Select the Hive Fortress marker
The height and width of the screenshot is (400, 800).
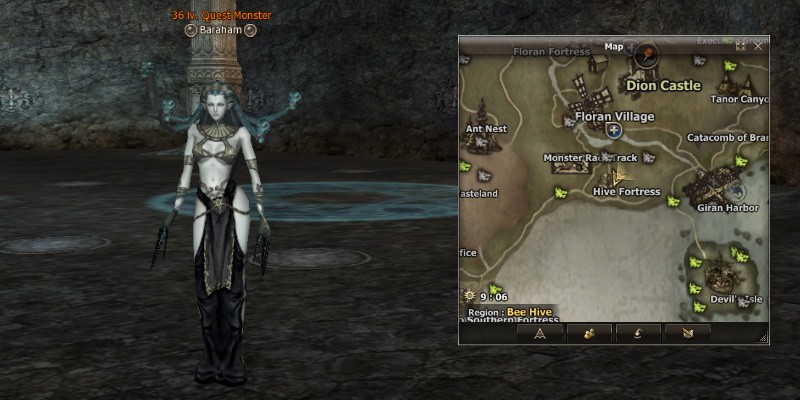tap(626, 191)
